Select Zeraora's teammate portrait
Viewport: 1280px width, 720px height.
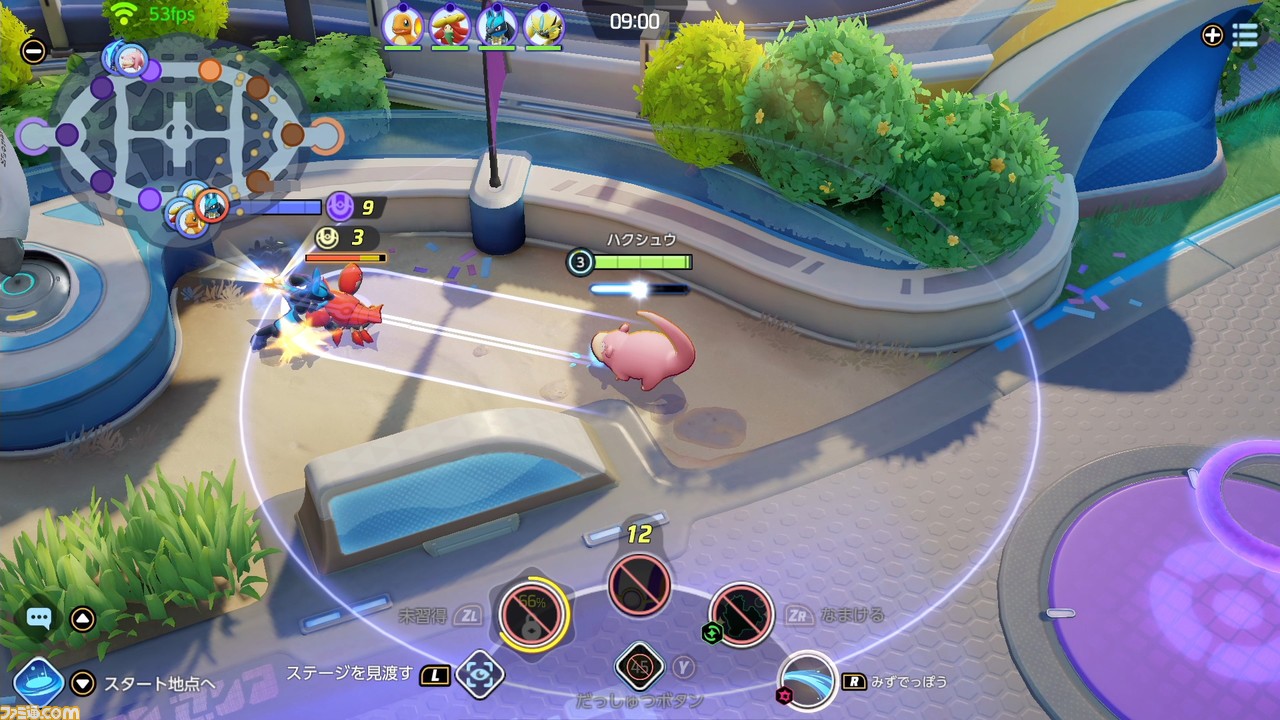[543, 25]
